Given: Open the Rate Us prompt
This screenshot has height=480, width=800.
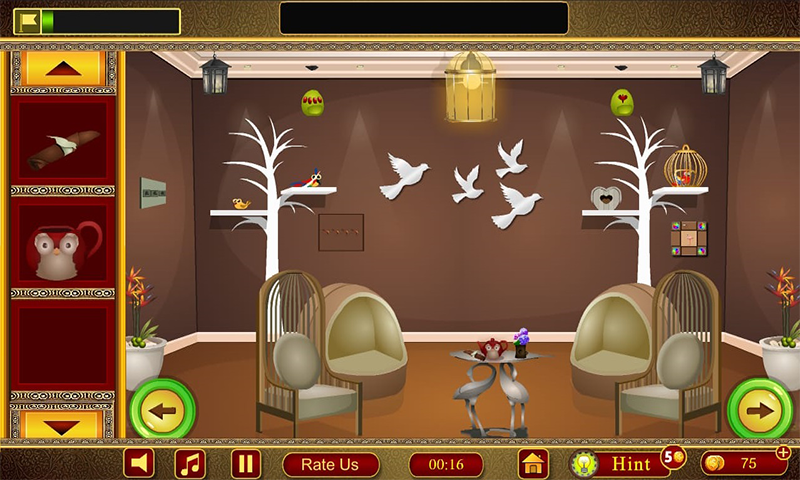Looking at the screenshot, I should (330, 464).
